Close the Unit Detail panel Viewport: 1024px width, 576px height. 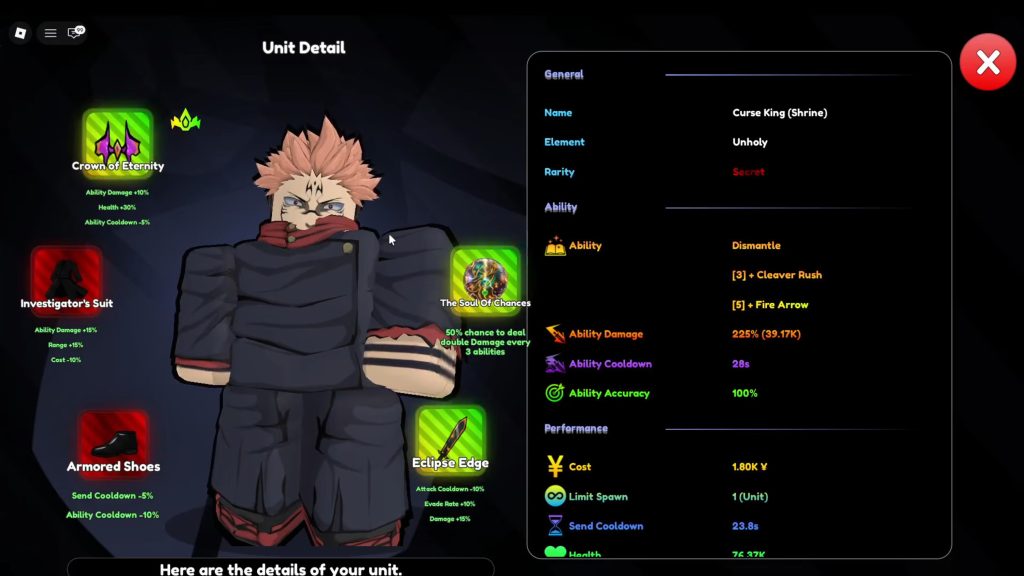point(987,63)
